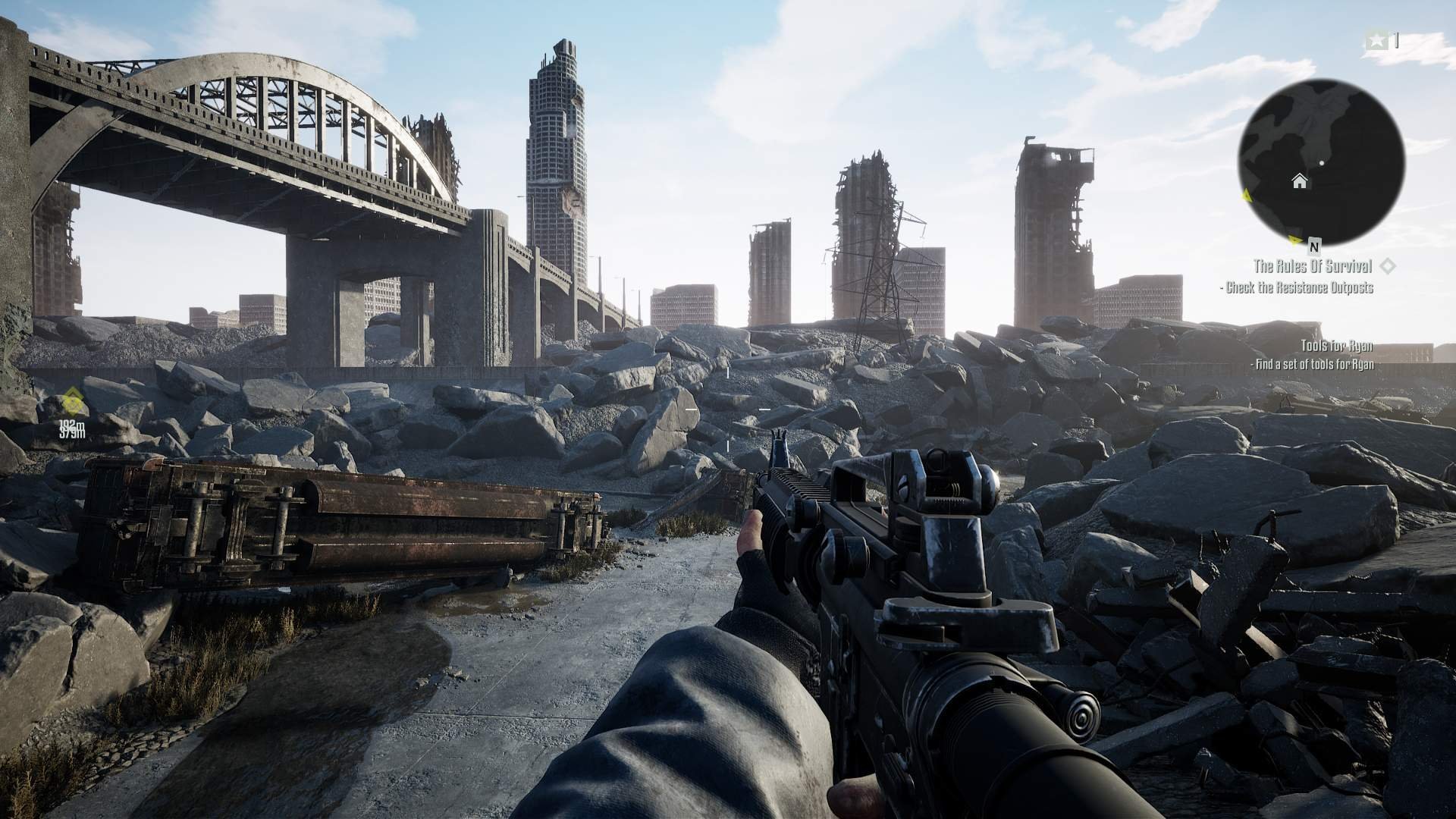Viewport: 1456px width, 819px height.
Task: Click the home icon on the minimap
Action: point(1301,180)
